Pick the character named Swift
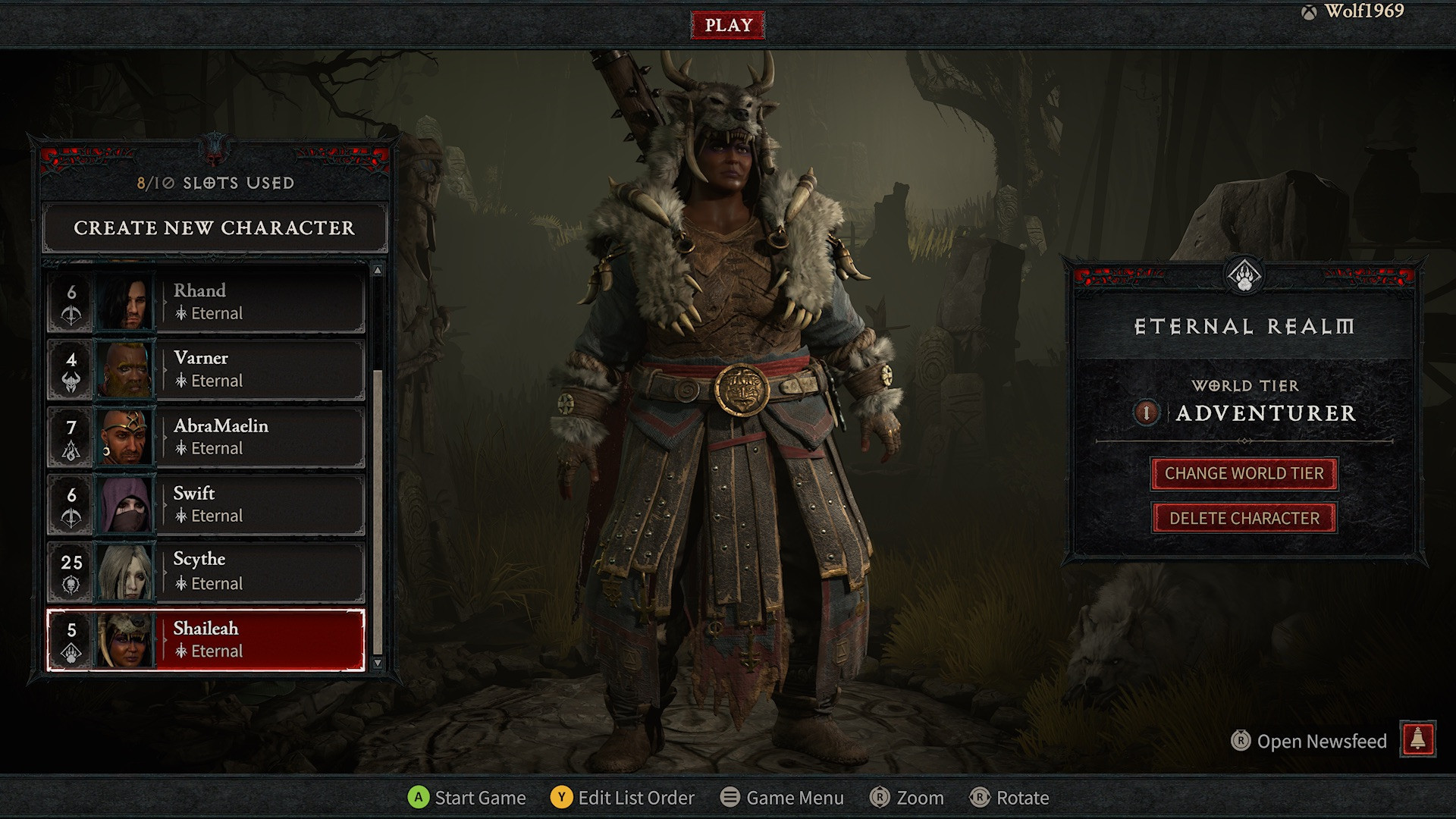 pos(206,504)
